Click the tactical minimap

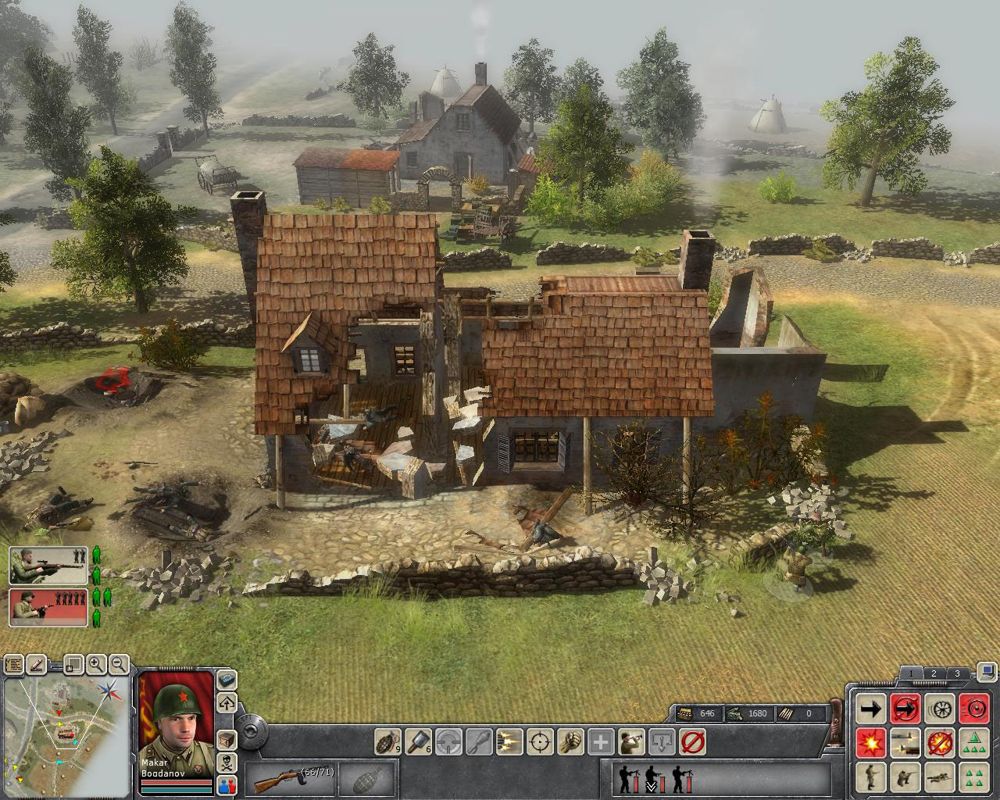click(x=66, y=734)
